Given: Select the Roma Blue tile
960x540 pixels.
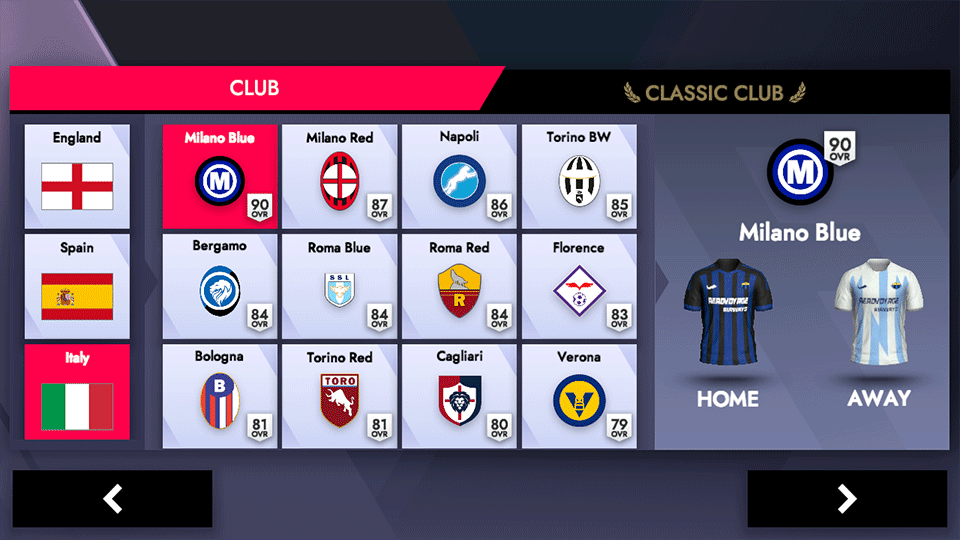Looking at the screenshot, I should [x=339, y=286].
